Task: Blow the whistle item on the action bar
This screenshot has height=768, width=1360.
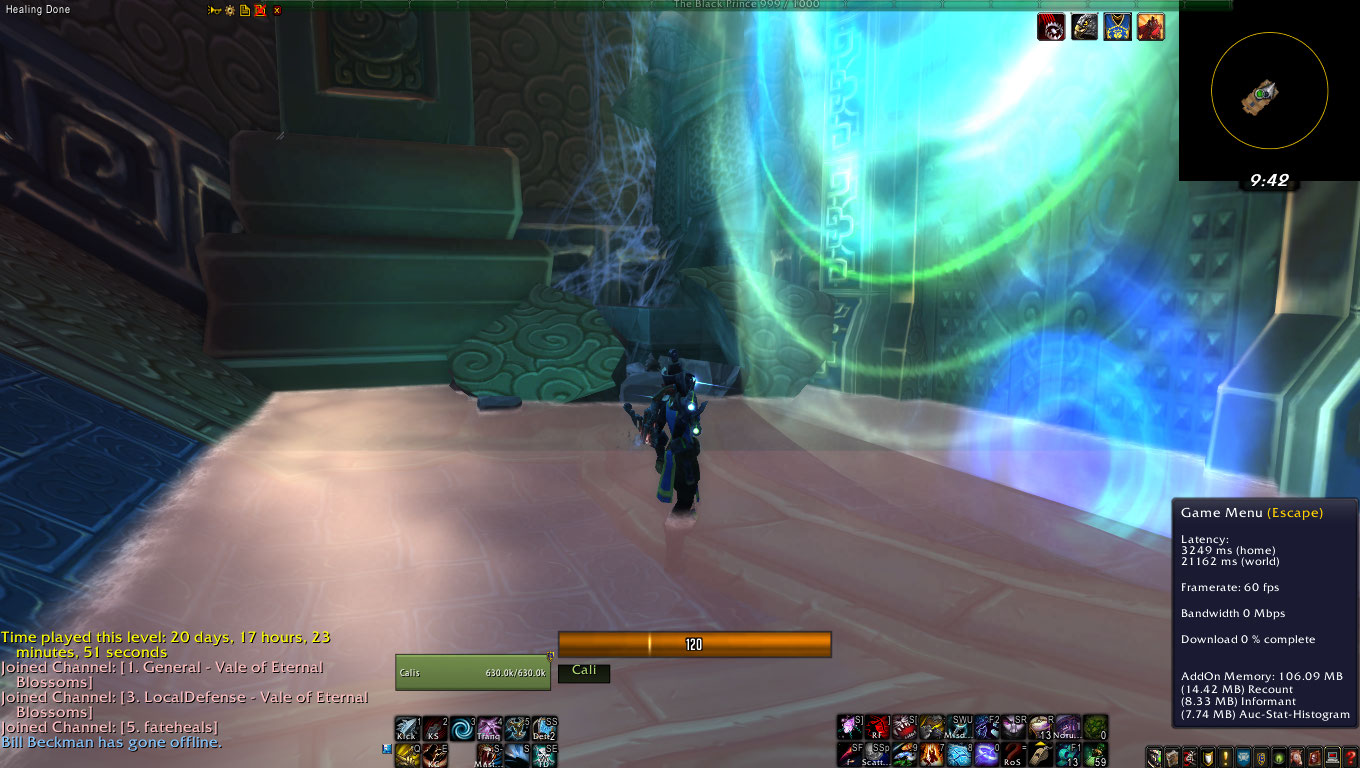Action: tap(1040, 755)
